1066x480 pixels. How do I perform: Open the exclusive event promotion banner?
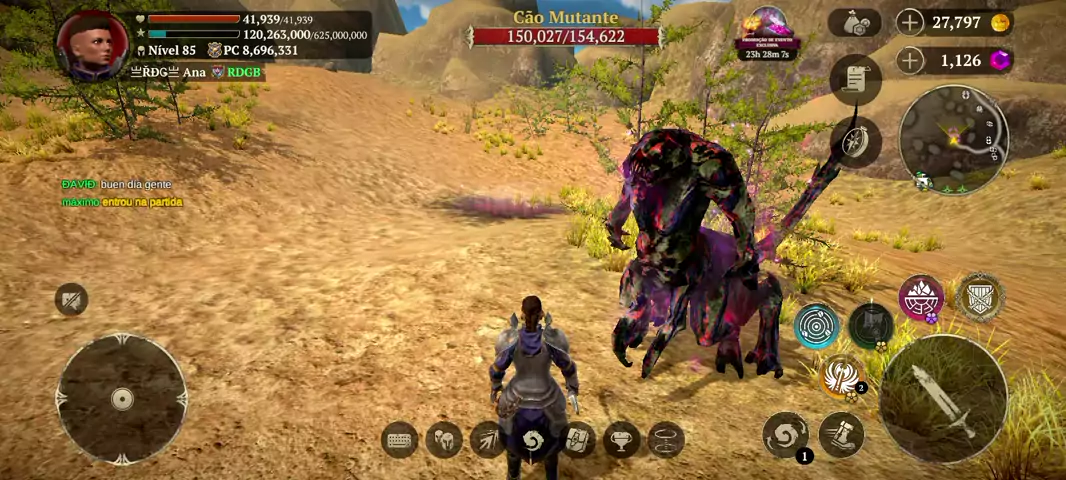click(x=766, y=31)
